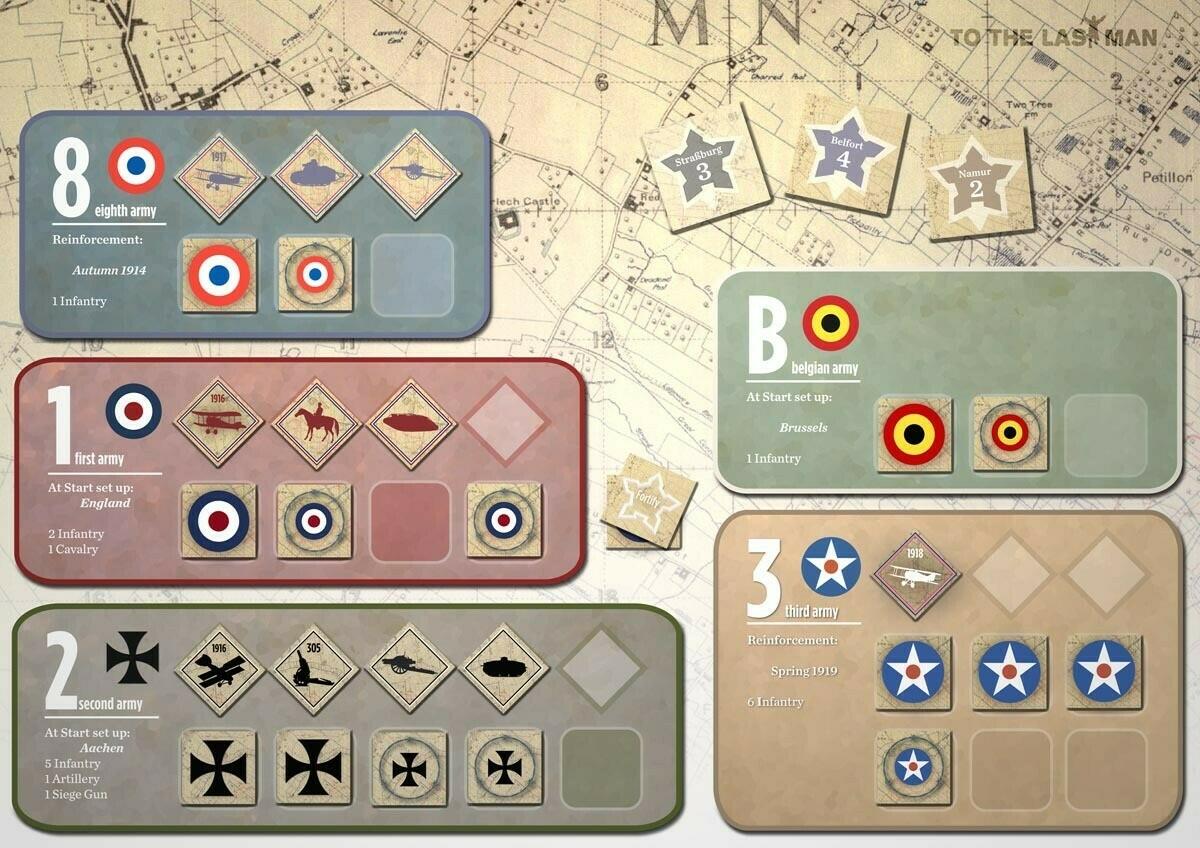The width and height of the screenshot is (1200, 848).
Task: Pick the large French roundel block
Action: (x=219, y=274)
